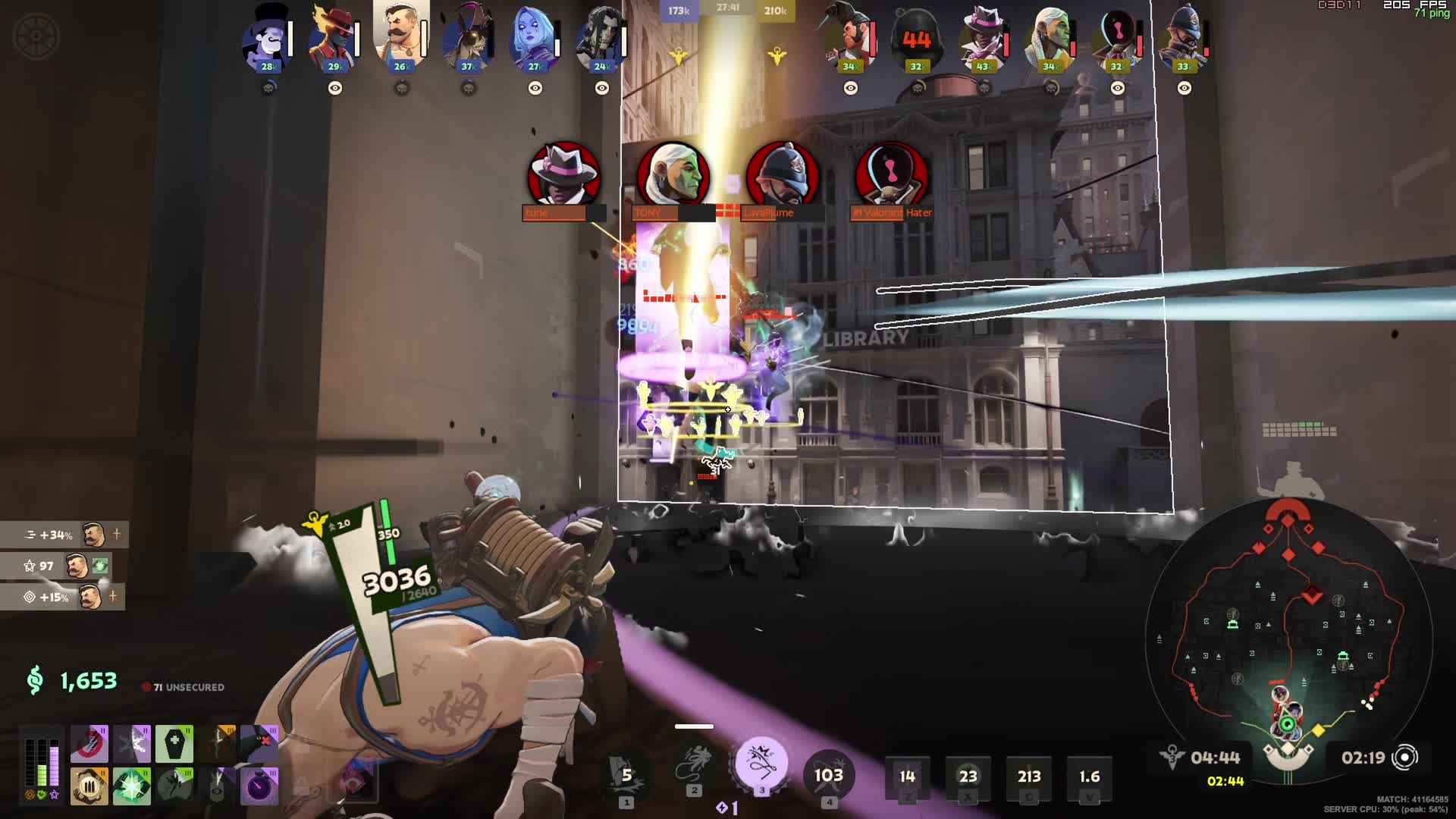Click the red no-symbol purple item slot
1456x819 pixels.
(x=89, y=744)
